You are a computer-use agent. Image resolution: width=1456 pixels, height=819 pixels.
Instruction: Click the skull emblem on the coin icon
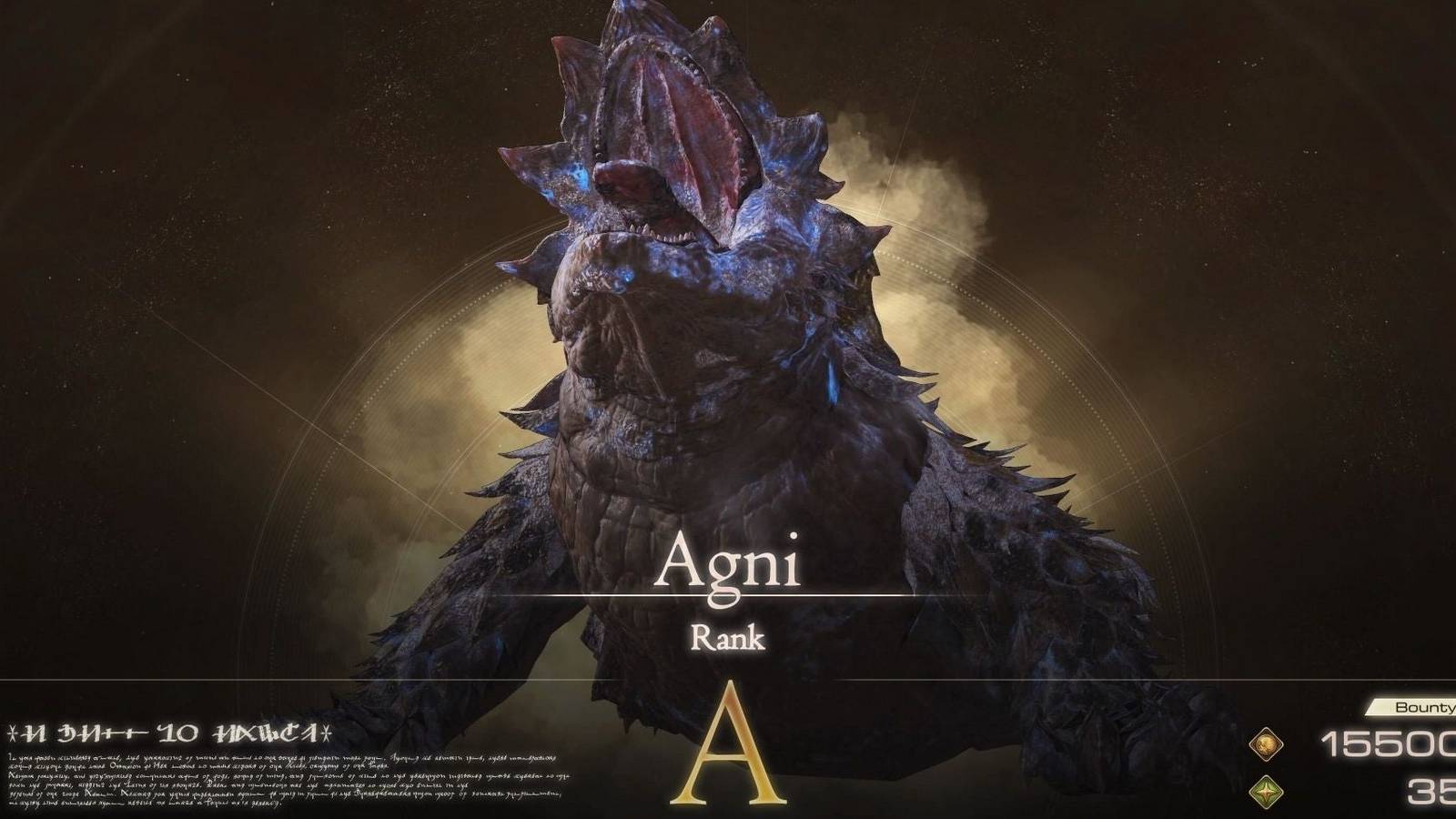[x=1268, y=743]
